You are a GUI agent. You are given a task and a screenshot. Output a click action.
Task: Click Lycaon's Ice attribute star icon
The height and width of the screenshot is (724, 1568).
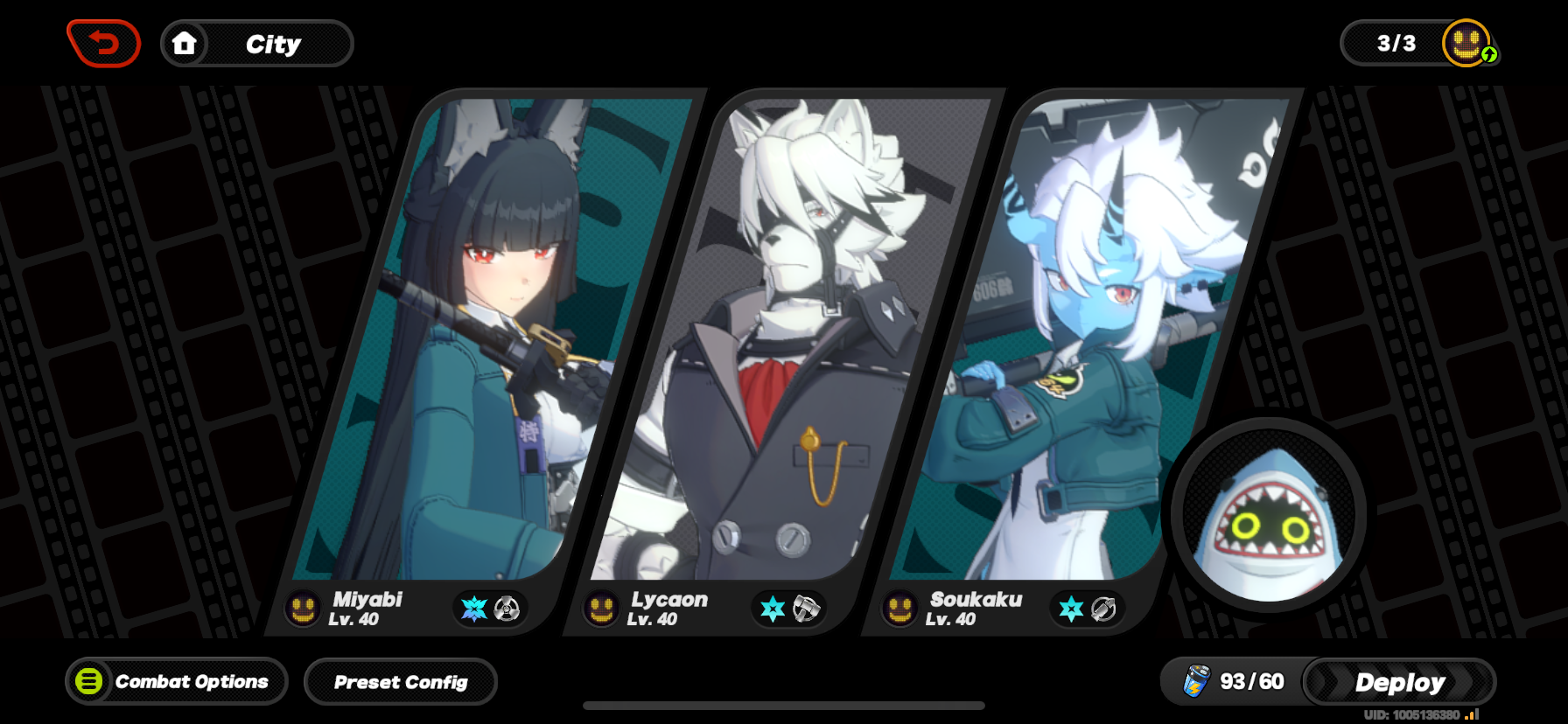pyautogui.click(x=773, y=609)
